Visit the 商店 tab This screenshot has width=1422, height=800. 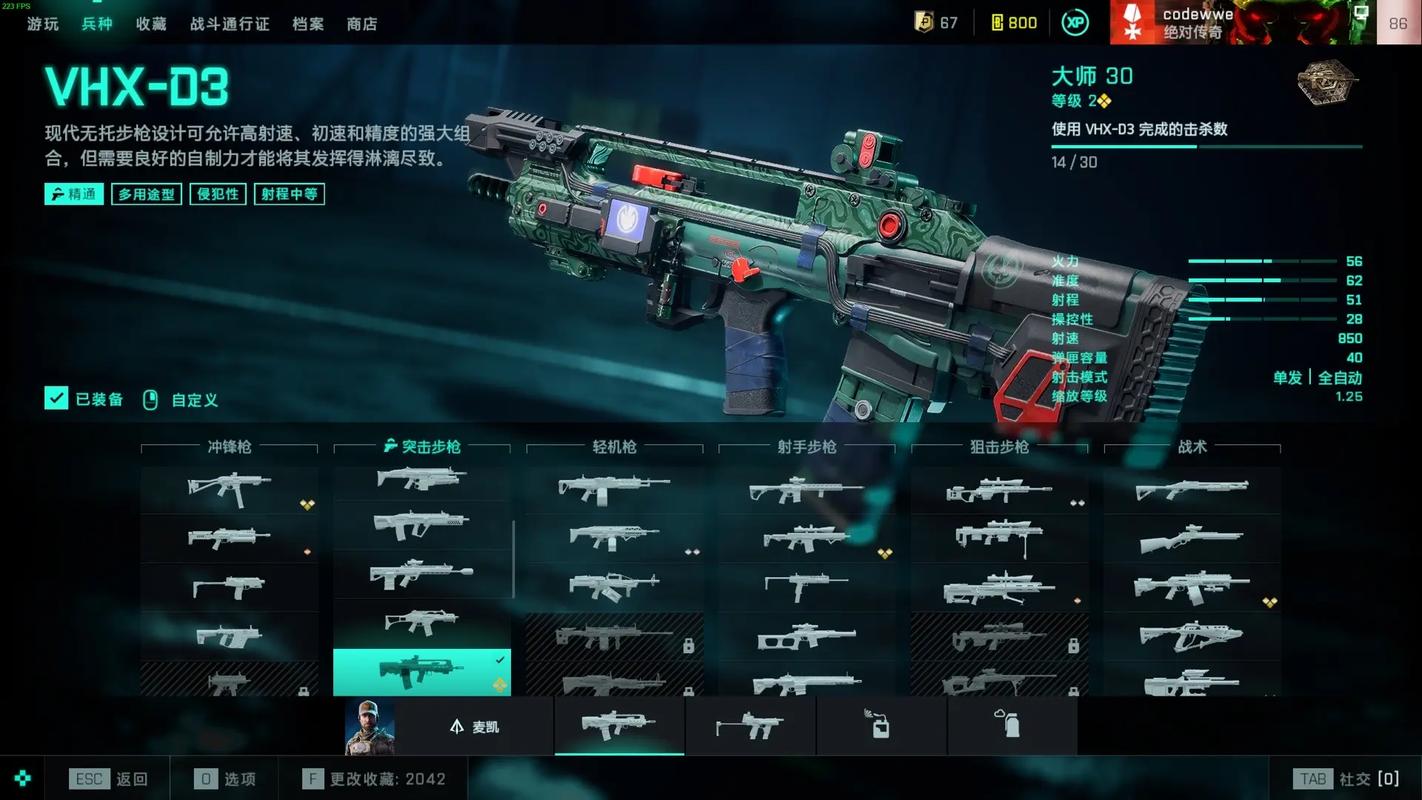pyautogui.click(x=362, y=23)
